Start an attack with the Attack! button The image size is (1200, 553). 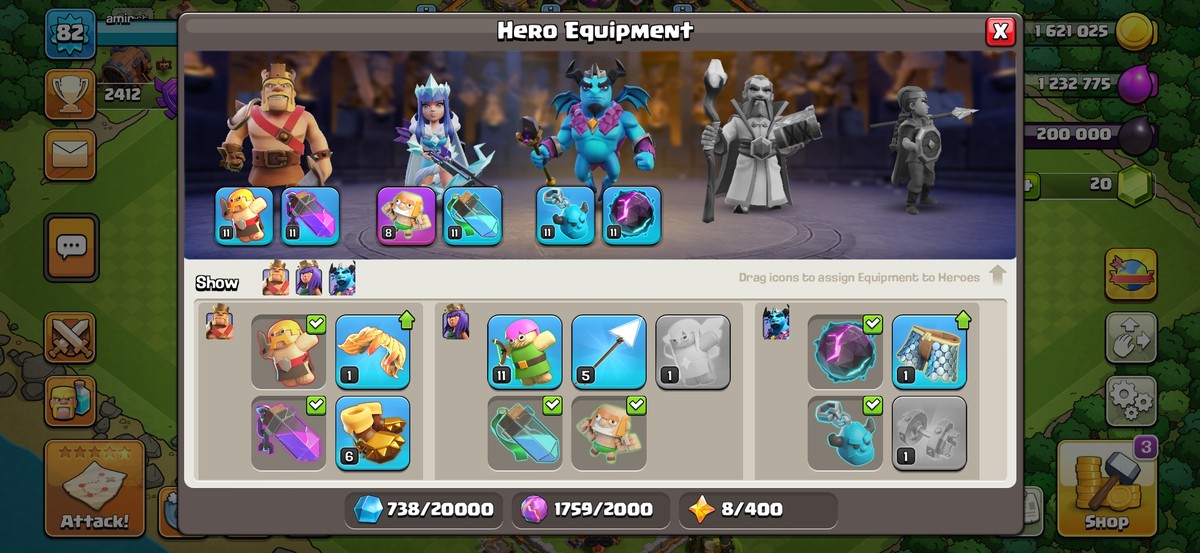95,489
